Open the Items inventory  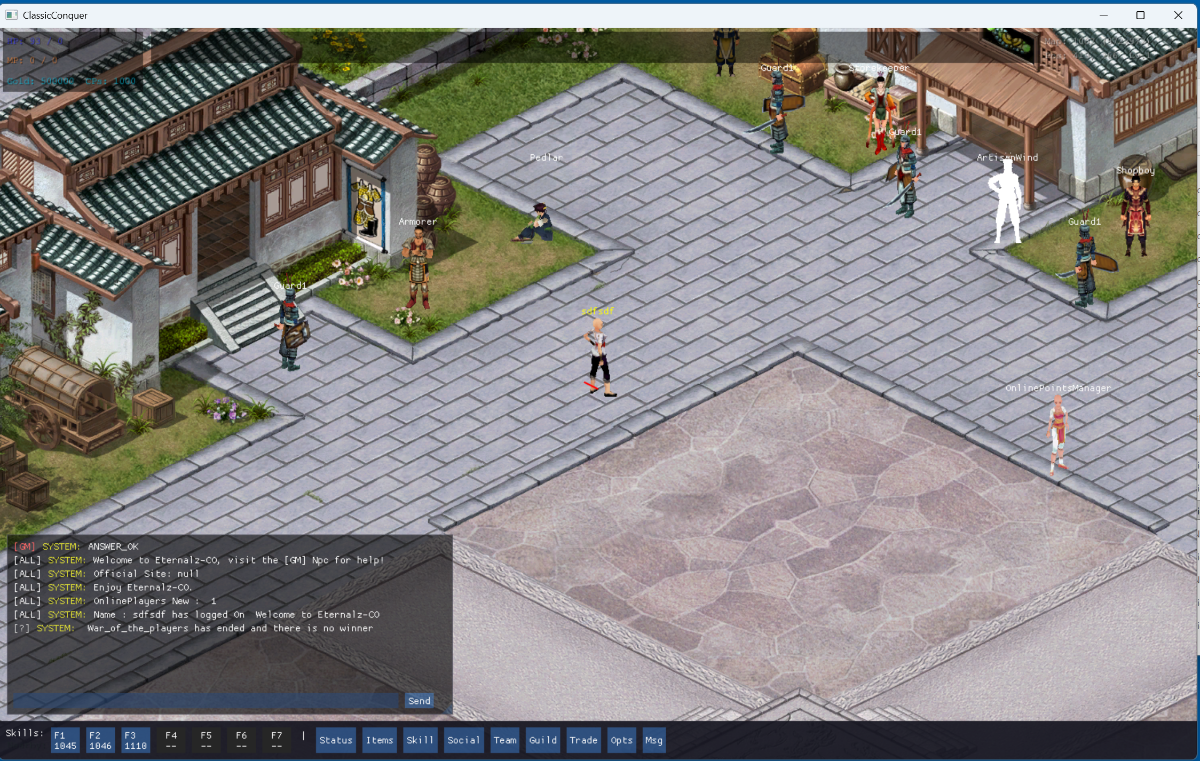pos(379,740)
